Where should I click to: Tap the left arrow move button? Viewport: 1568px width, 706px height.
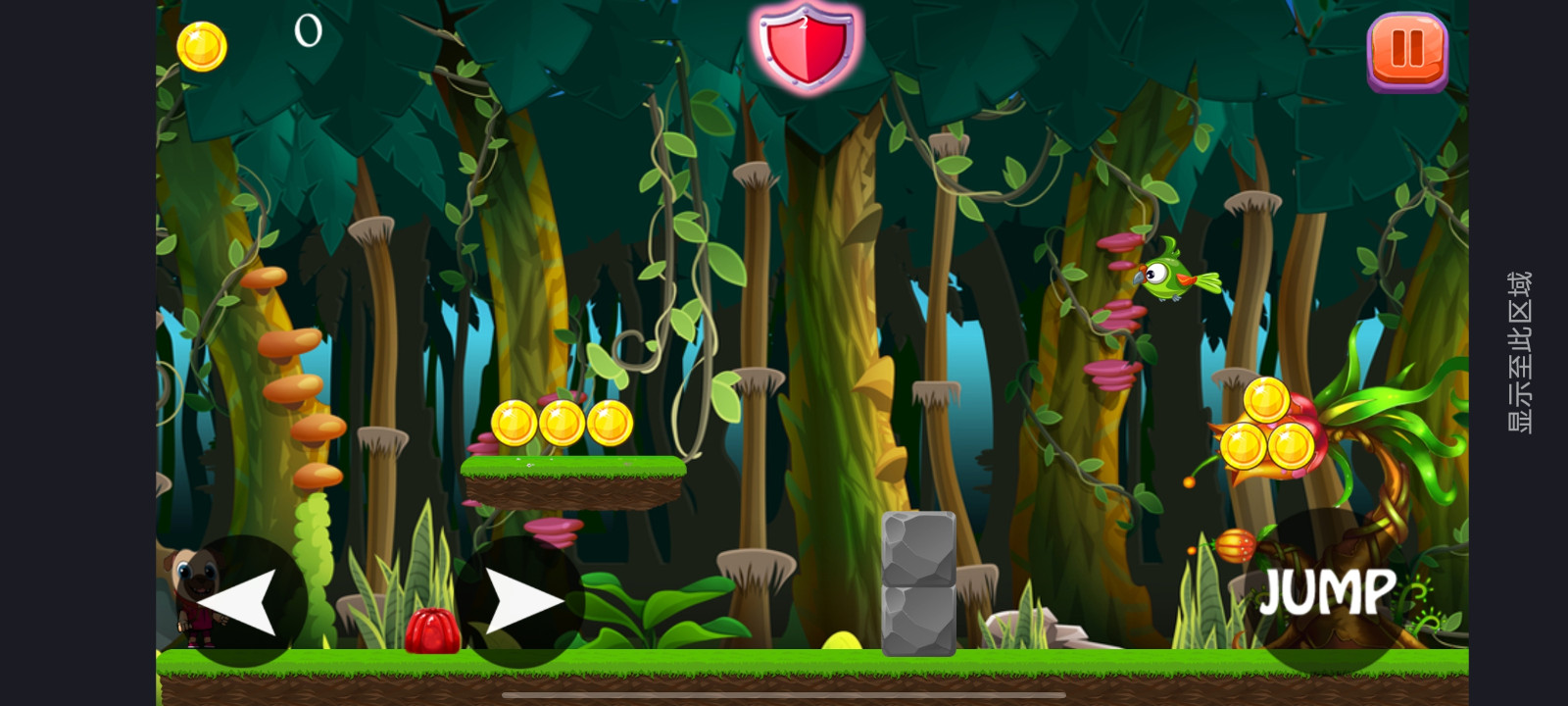pos(241,601)
